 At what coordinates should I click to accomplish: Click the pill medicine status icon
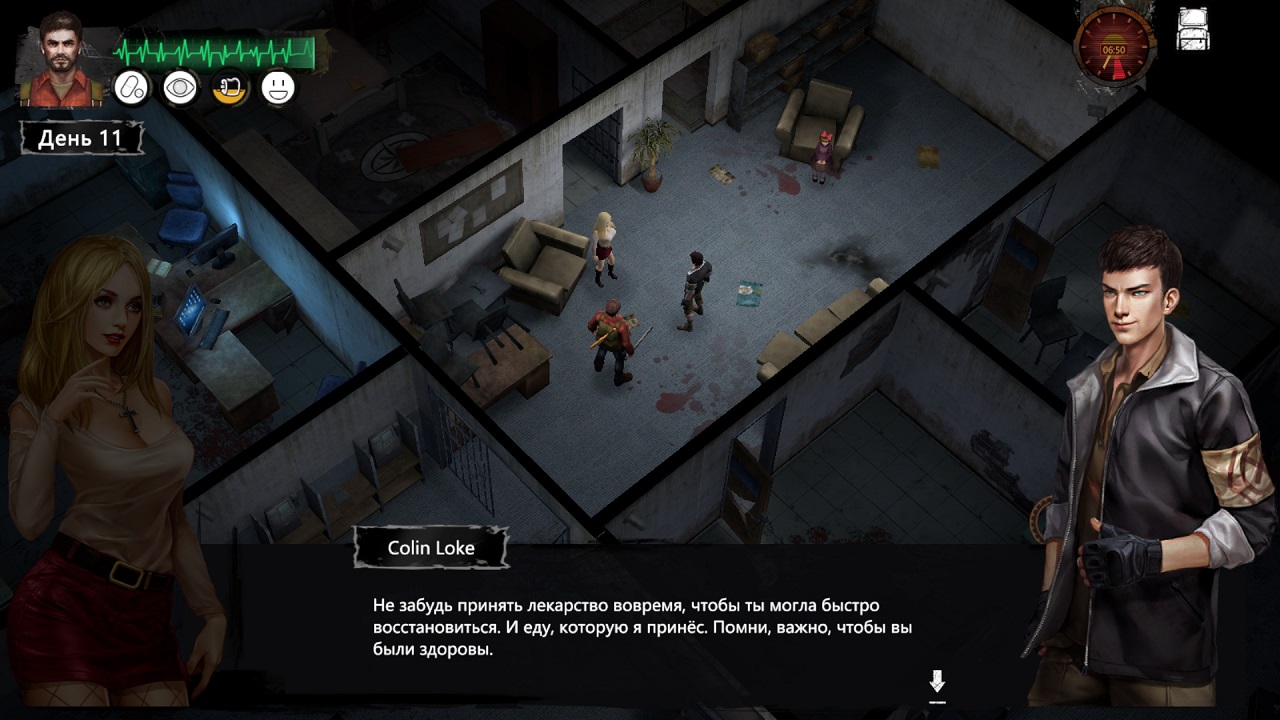(131, 88)
